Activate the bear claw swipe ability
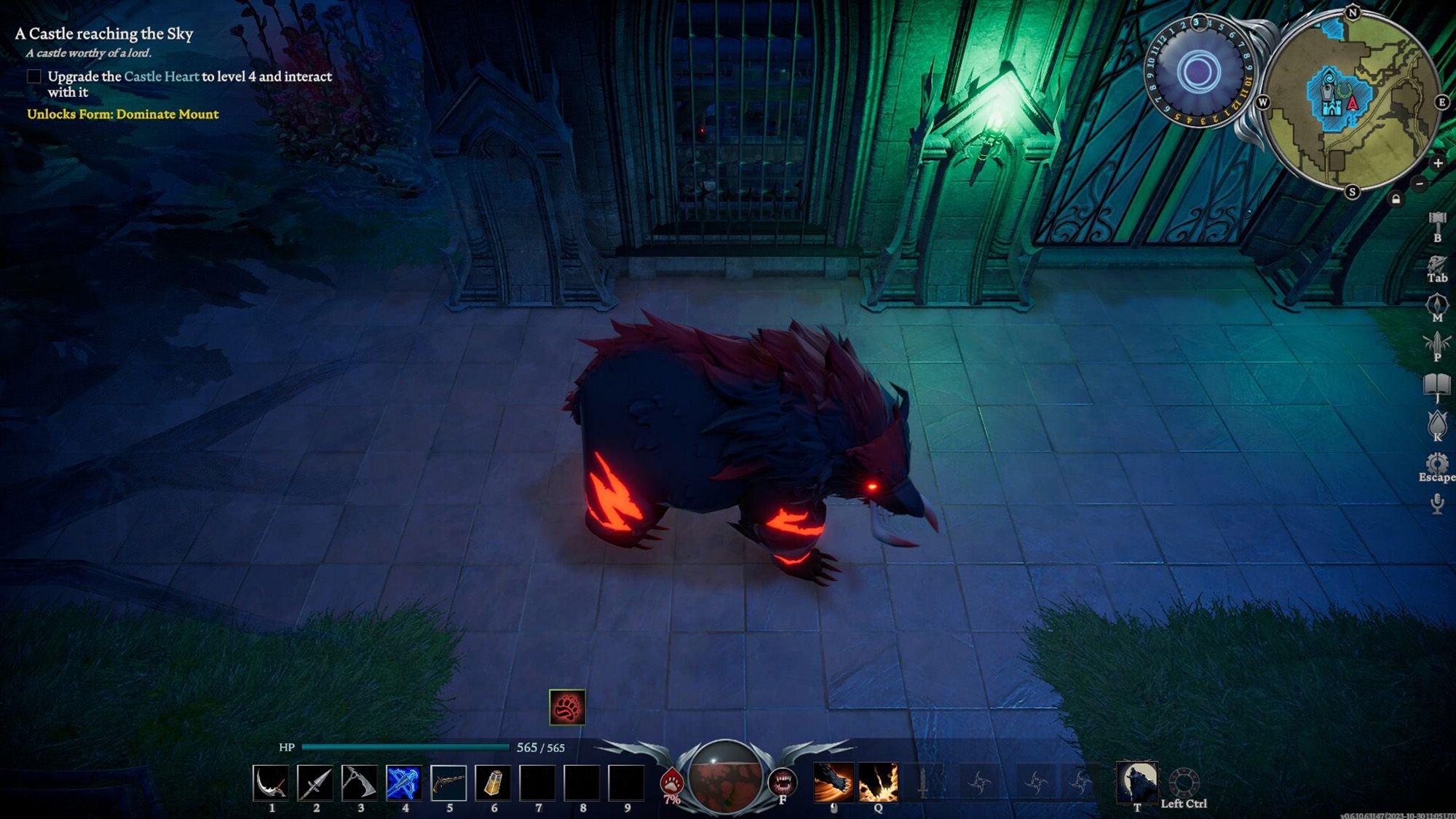 tap(834, 783)
